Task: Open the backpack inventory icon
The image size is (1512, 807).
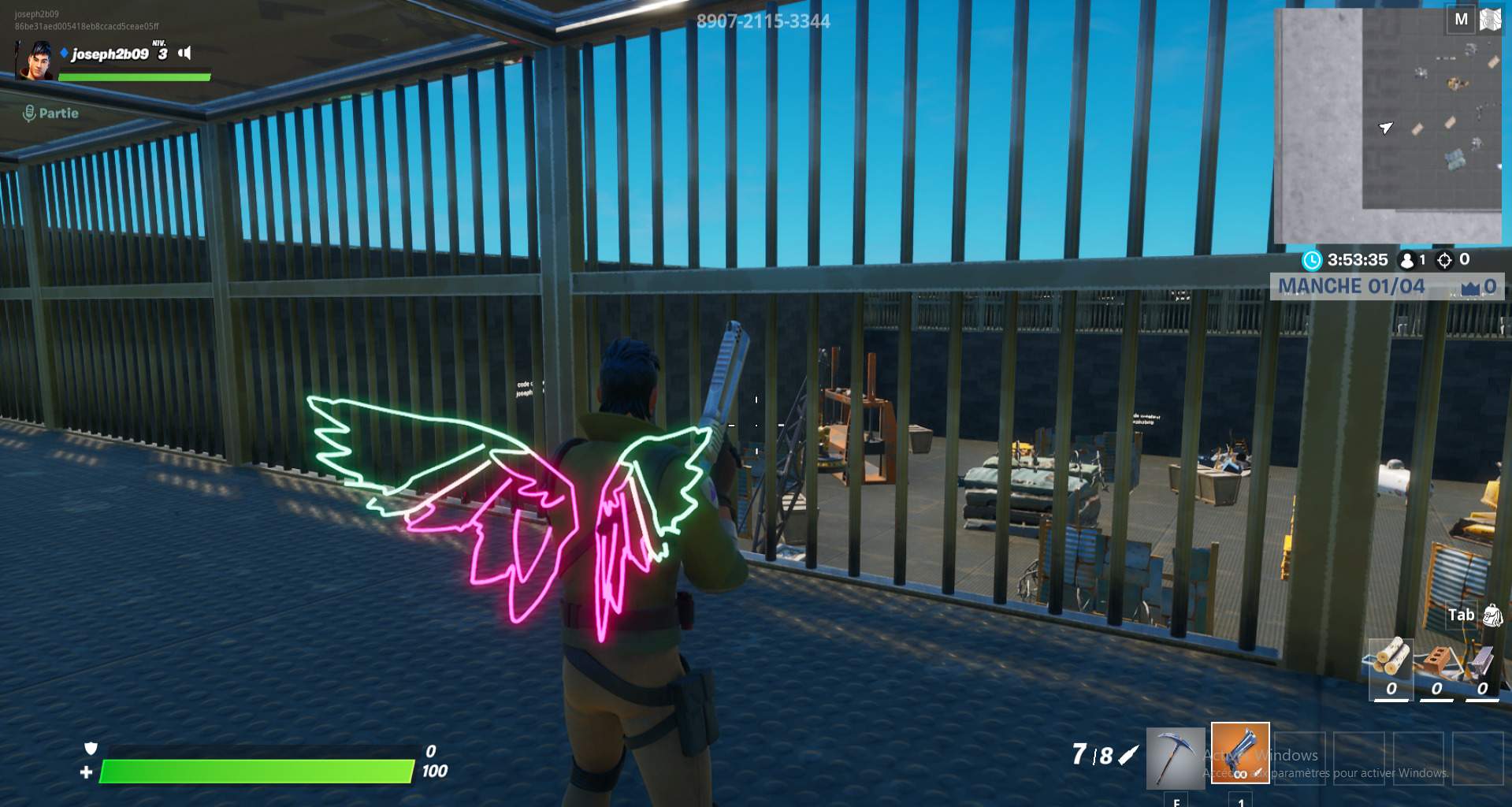Action: click(x=1492, y=615)
